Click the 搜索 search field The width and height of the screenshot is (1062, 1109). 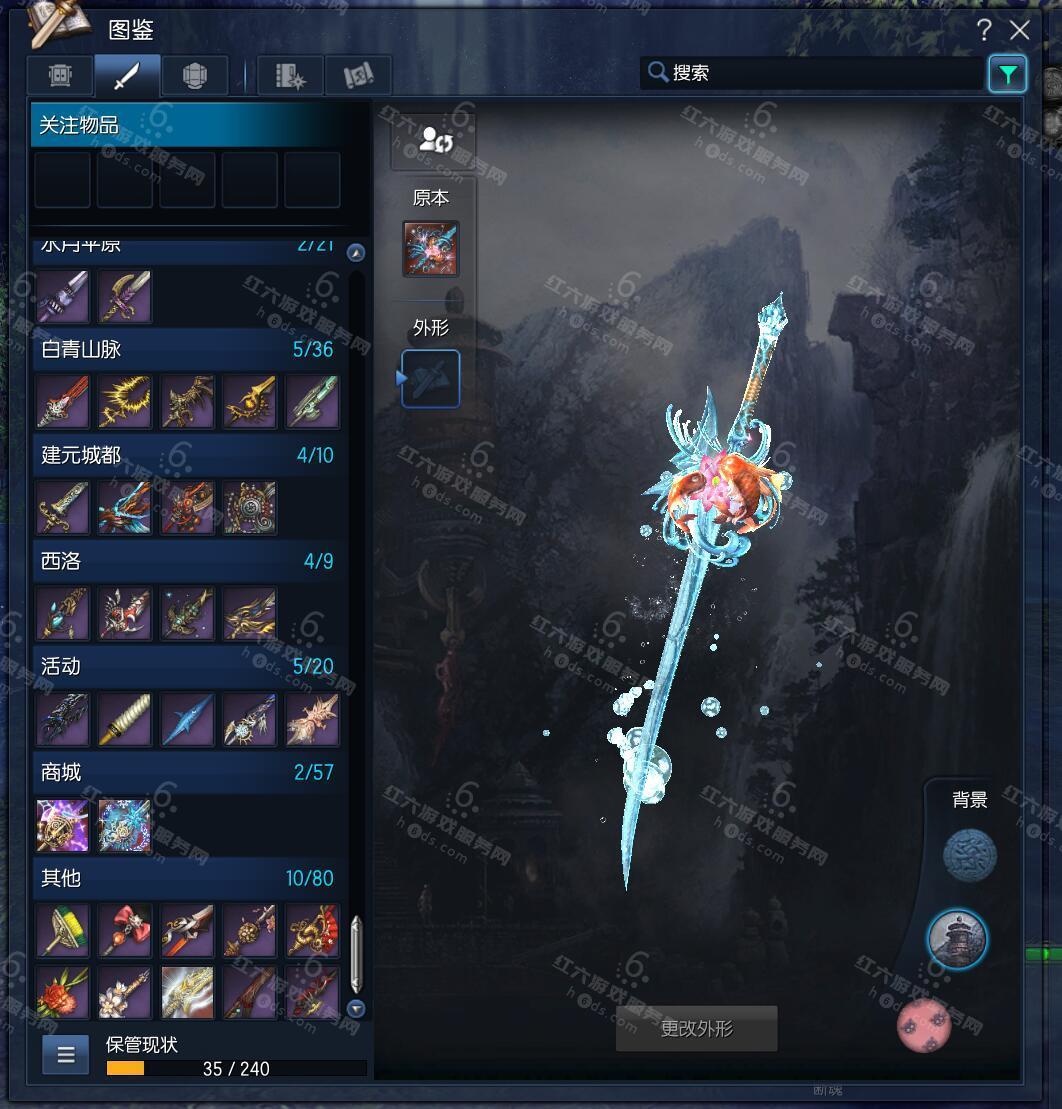(810, 73)
